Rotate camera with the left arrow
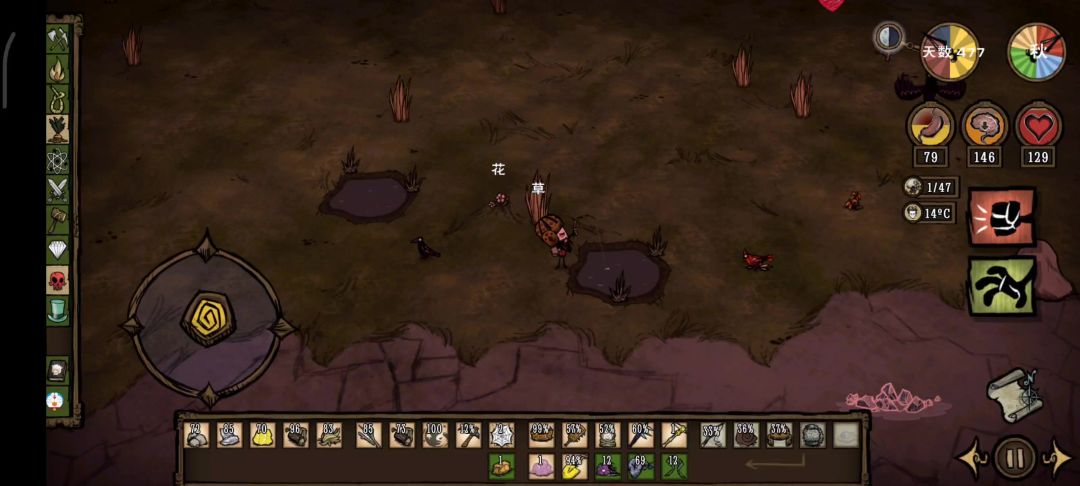The image size is (1080, 486). pyautogui.click(x=972, y=458)
